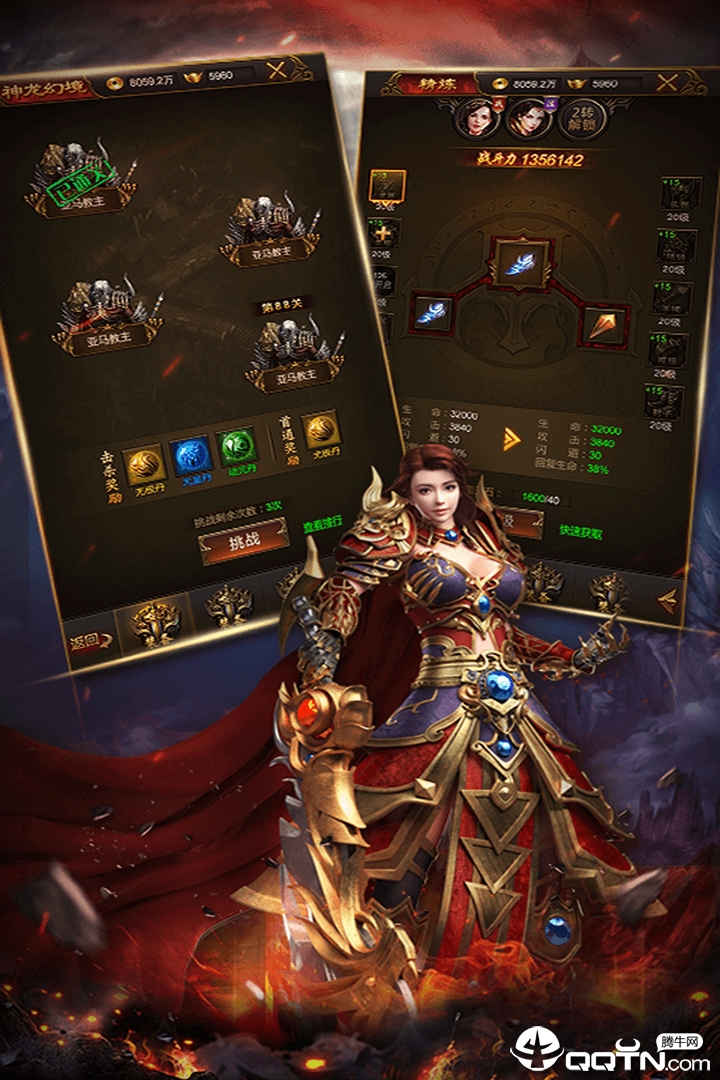Select the first female character portrait
Viewport: 720px width, 1080px height.
tap(473, 119)
